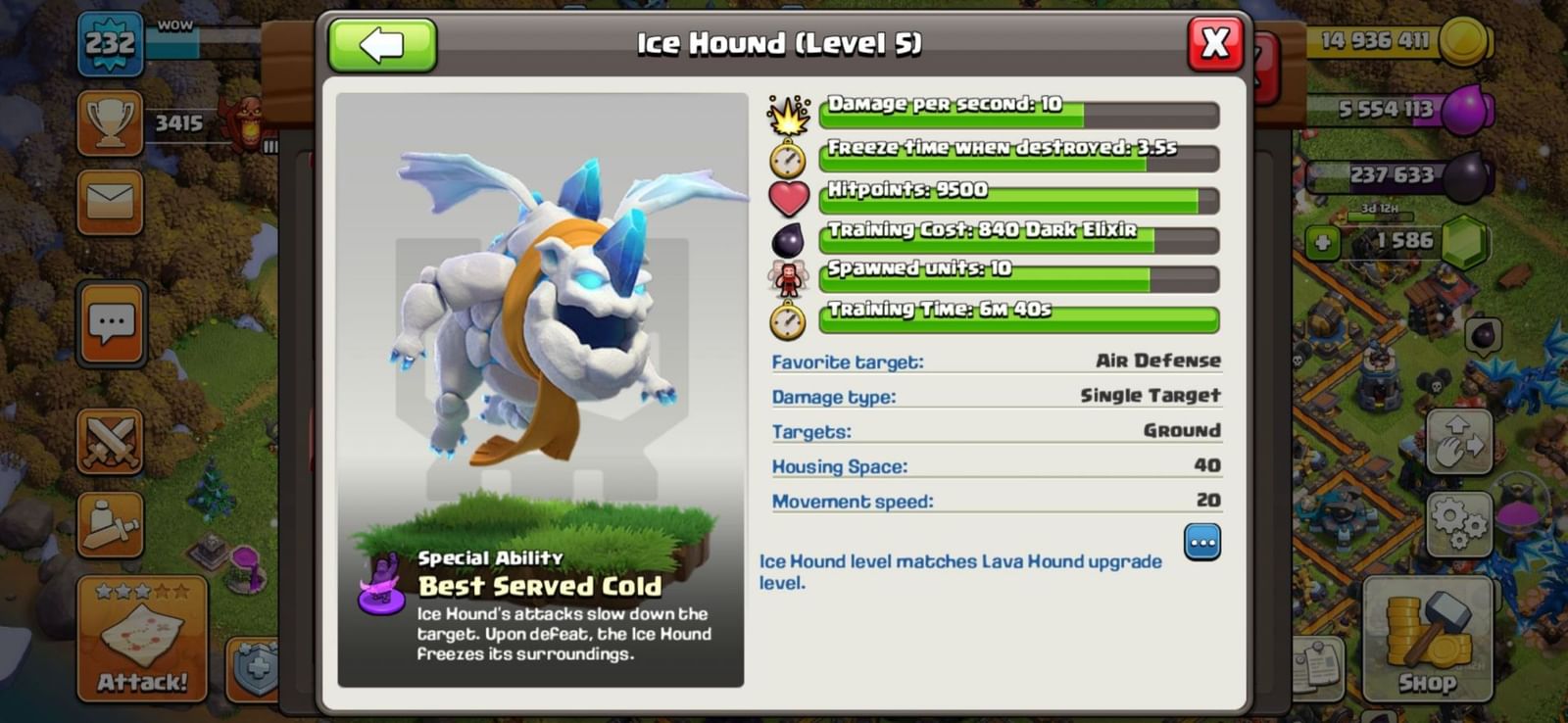Screen dimensions: 1568x723
Task: Expand extra info via blue ellipsis button
Action: 1202,544
